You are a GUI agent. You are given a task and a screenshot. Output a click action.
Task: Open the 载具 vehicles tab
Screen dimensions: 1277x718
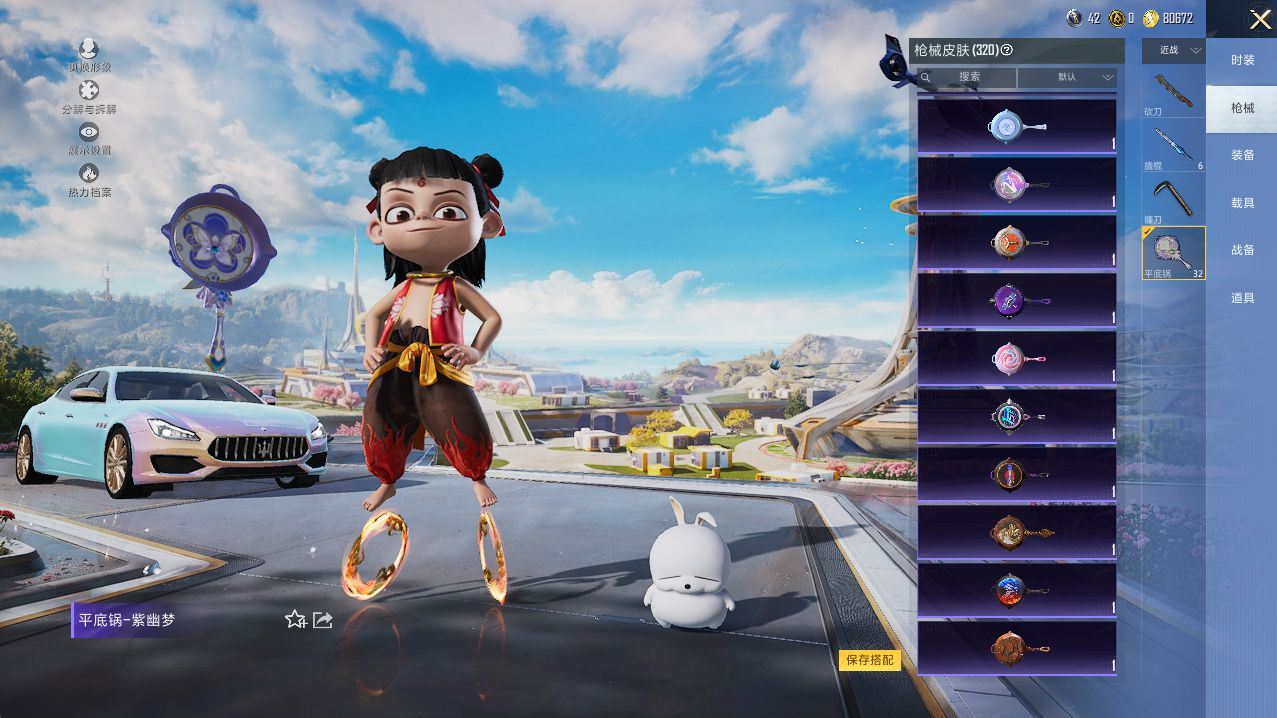[1242, 203]
